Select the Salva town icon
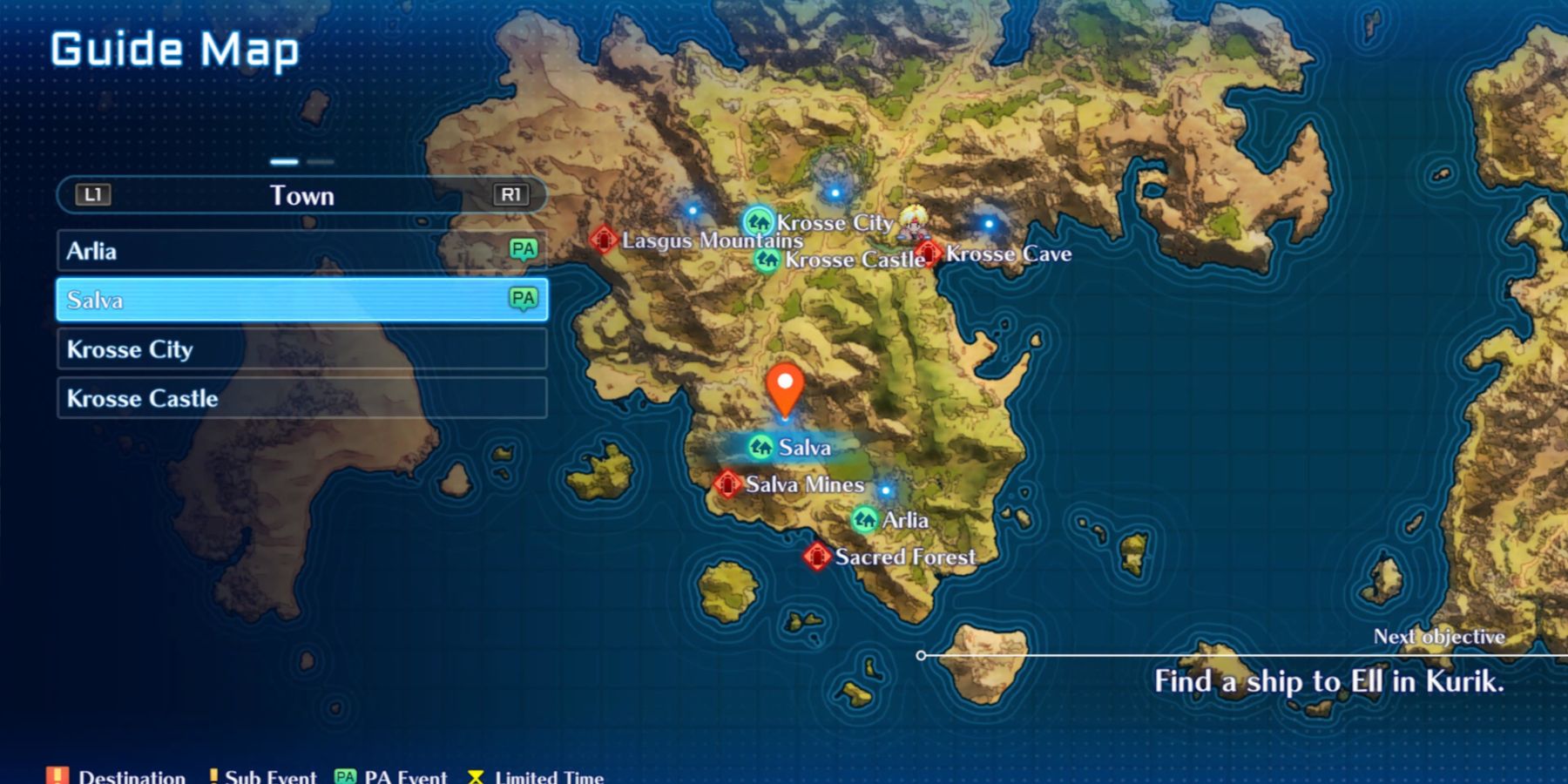The height and width of the screenshot is (784, 1568). pos(761,447)
